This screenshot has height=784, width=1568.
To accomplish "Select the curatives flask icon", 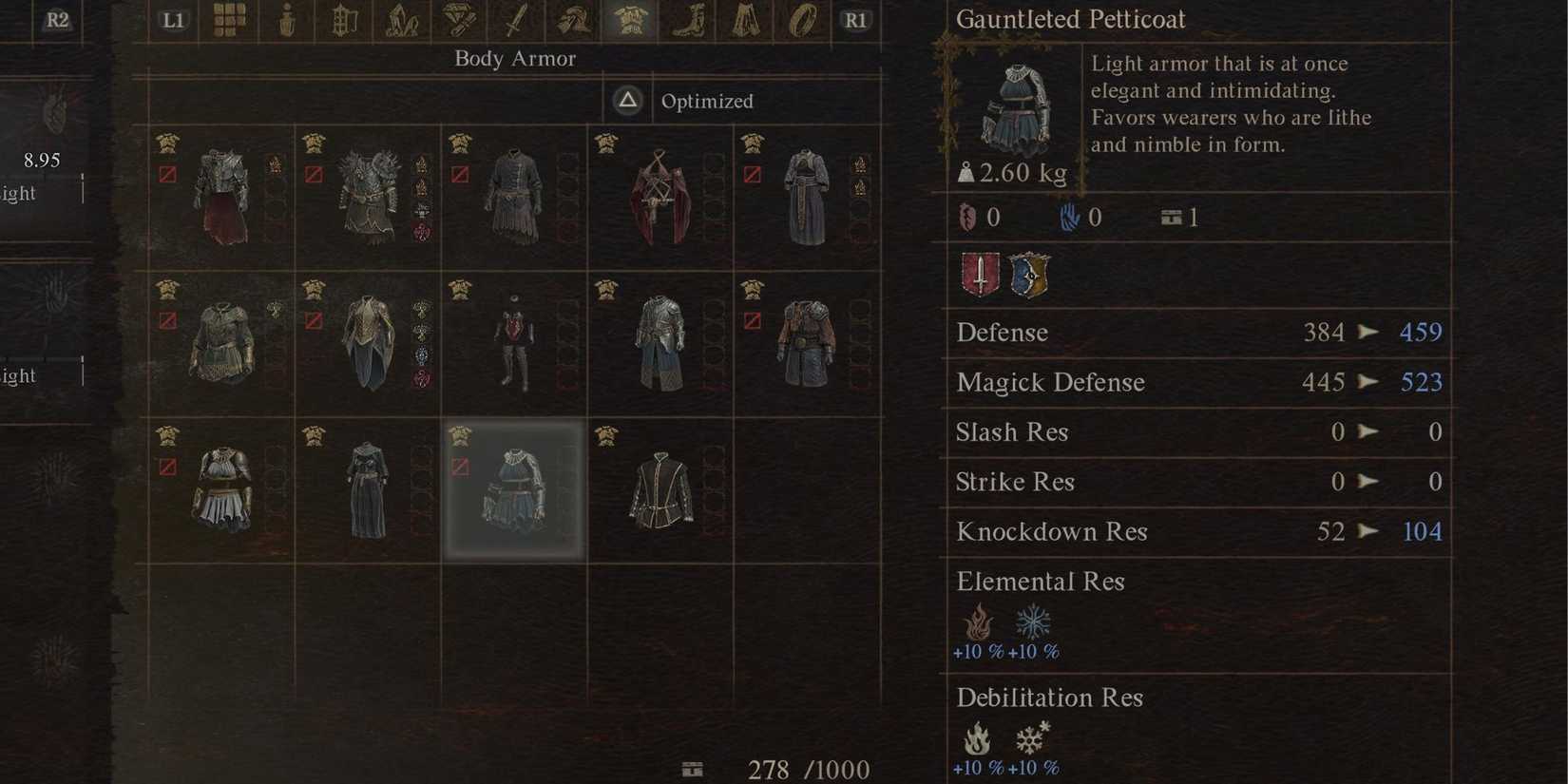I will click(x=286, y=19).
